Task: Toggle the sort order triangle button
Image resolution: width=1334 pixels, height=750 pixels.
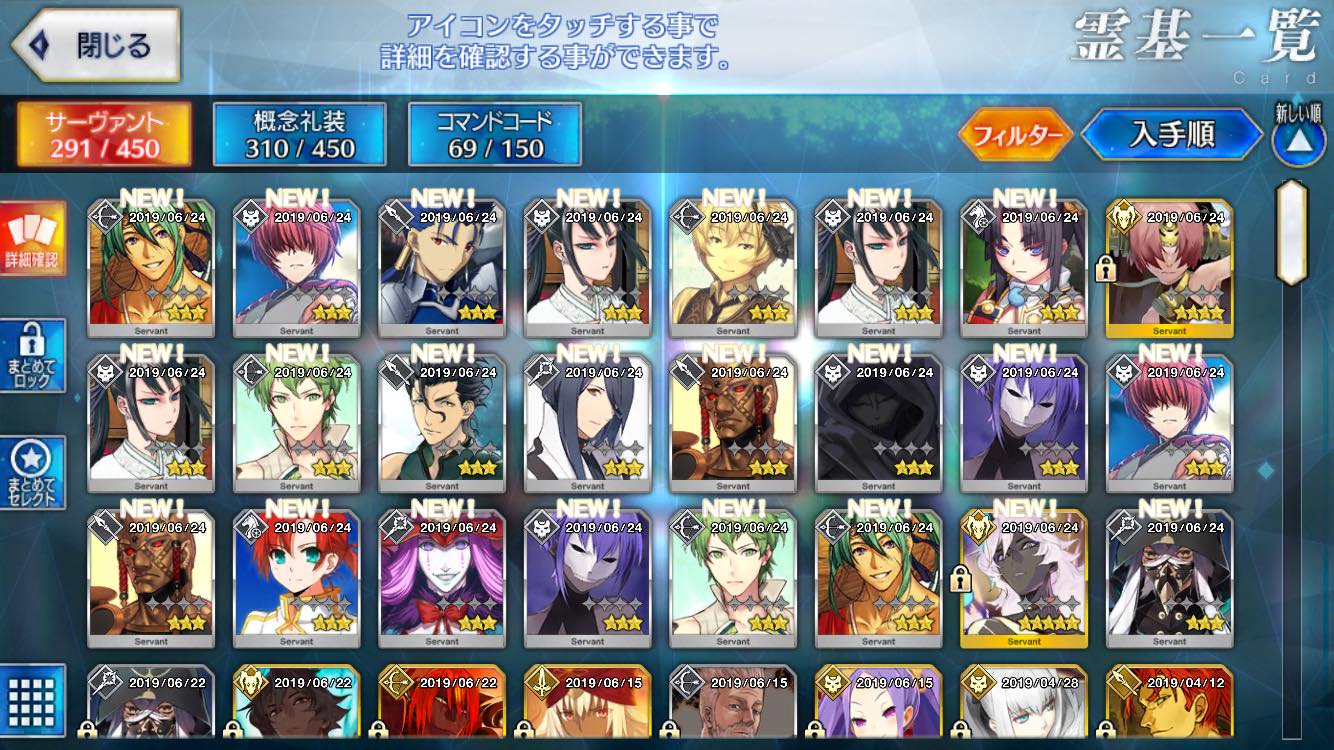Action: [1297, 140]
